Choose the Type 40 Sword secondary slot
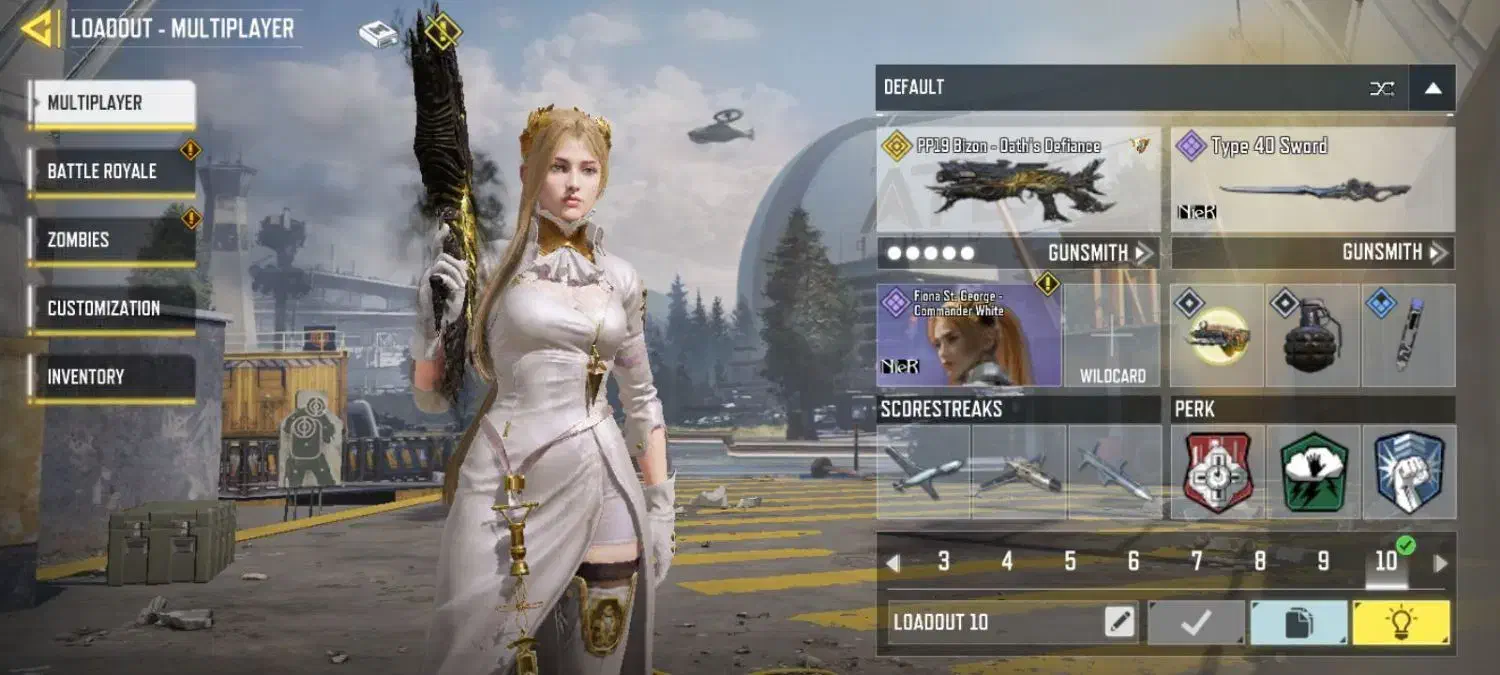The height and width of the screenshot is (675, 1500). pyautogui.click(x=1312, y=180)
